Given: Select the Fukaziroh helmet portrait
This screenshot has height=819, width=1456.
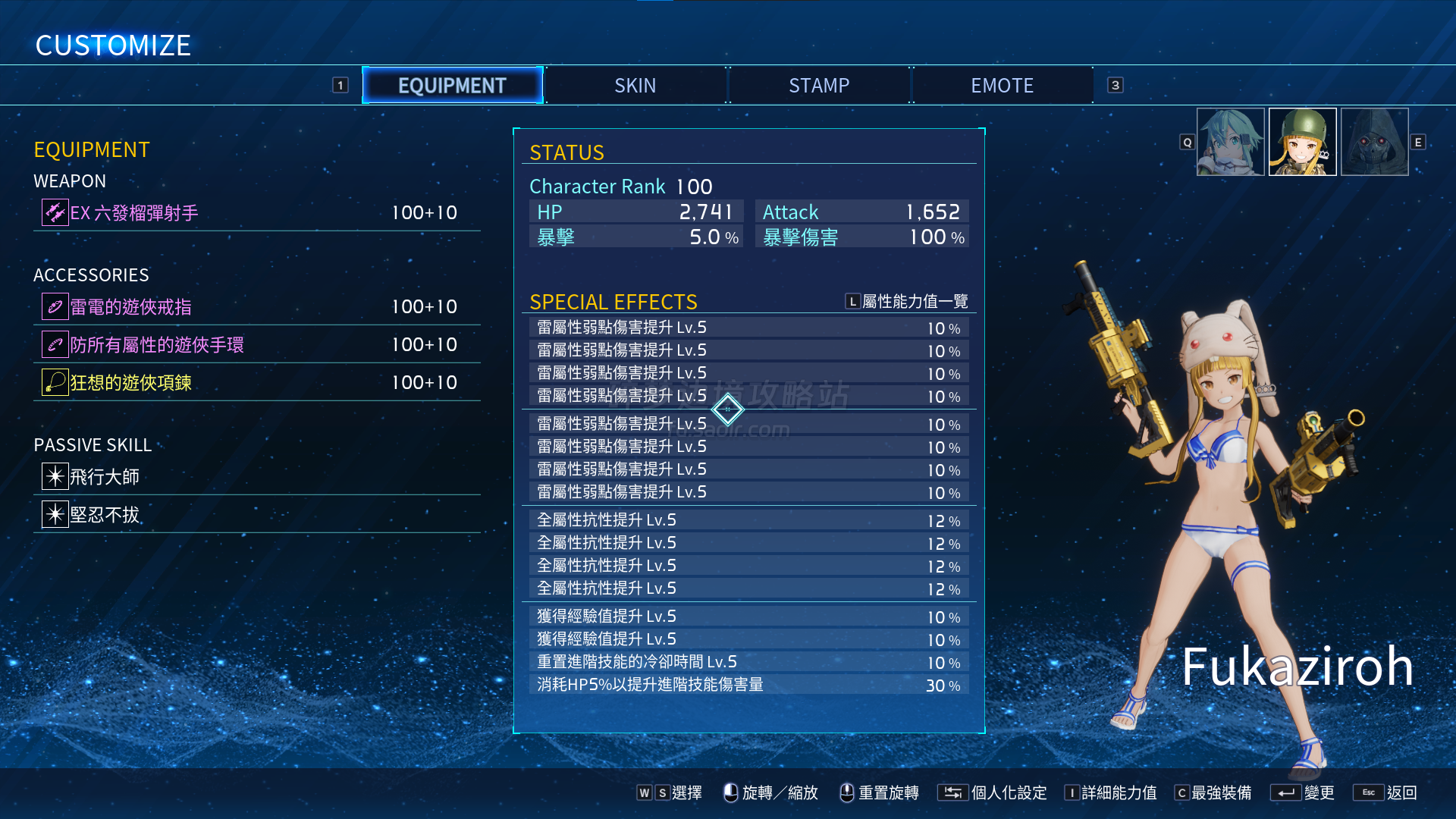Looking at the screenshot, I should (x=1302, y=142).
